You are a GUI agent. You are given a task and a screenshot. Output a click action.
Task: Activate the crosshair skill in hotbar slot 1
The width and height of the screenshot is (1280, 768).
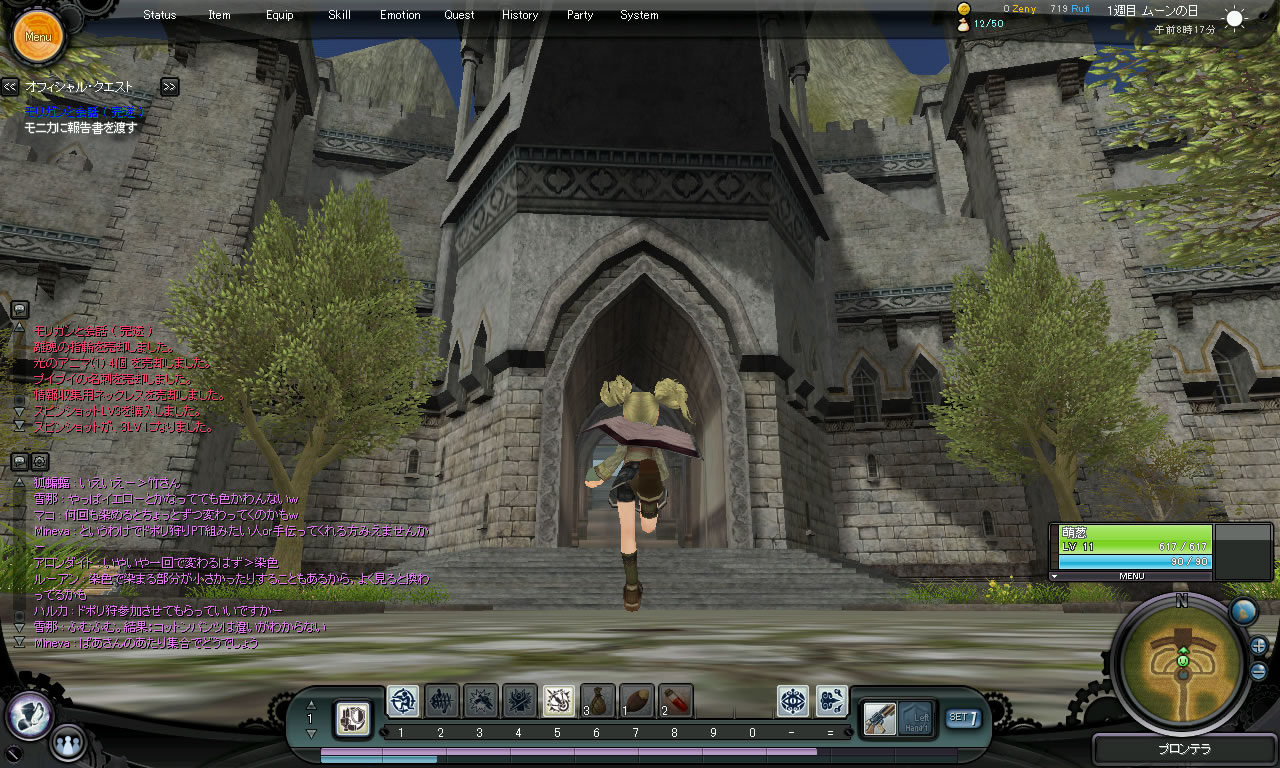coord(403,701)
